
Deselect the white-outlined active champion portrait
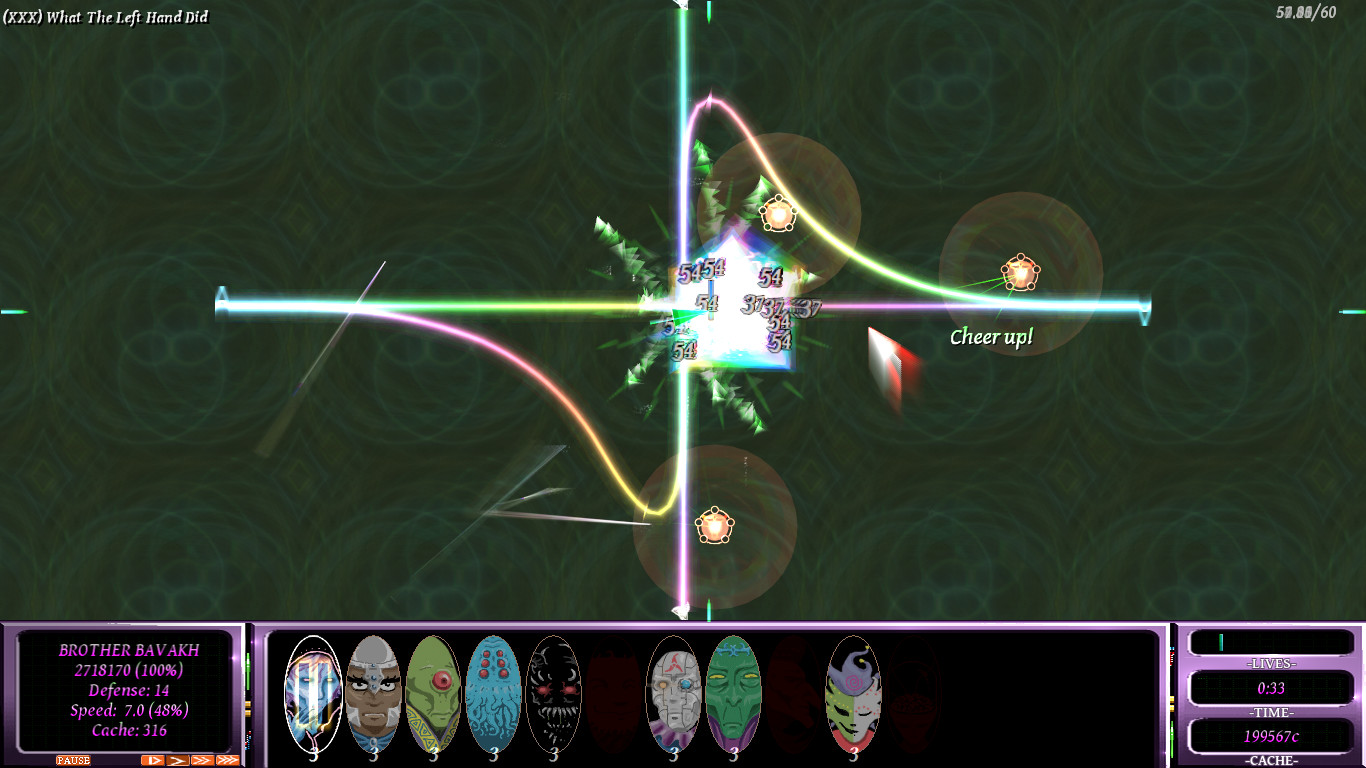(311, 693)
